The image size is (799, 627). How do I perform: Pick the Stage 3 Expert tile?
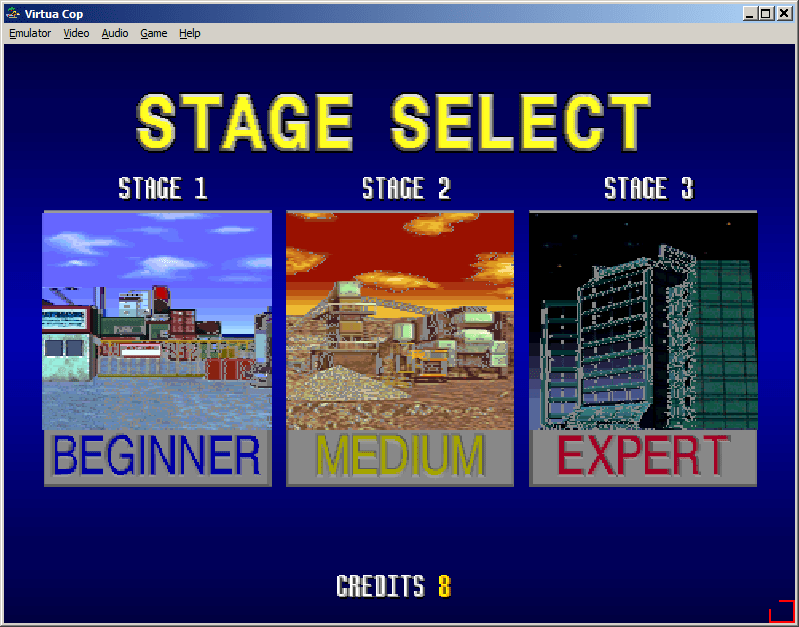[x=643, y=348]
